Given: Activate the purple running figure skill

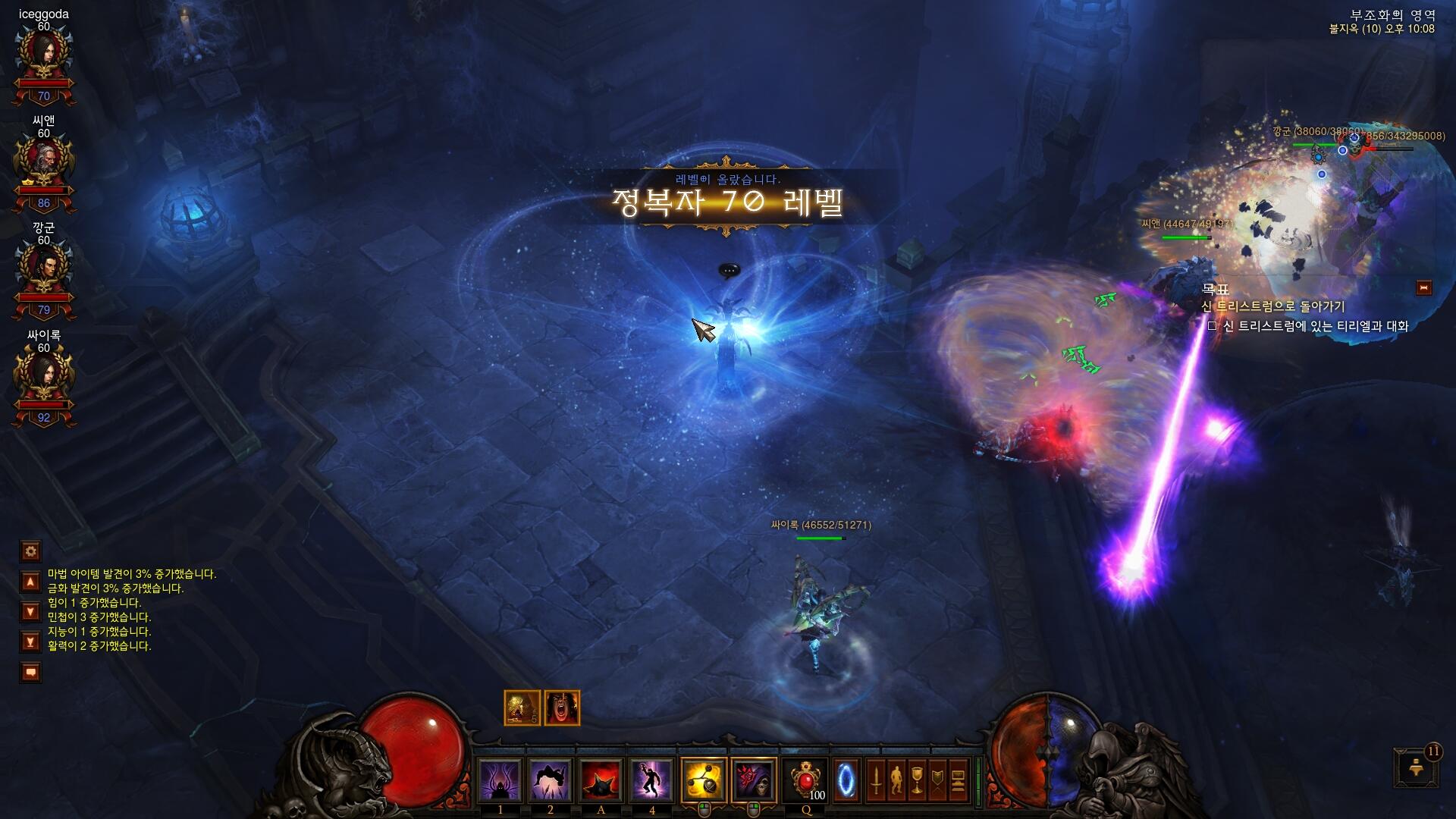Looking at the screenshot, I should (x=651, y=780).
